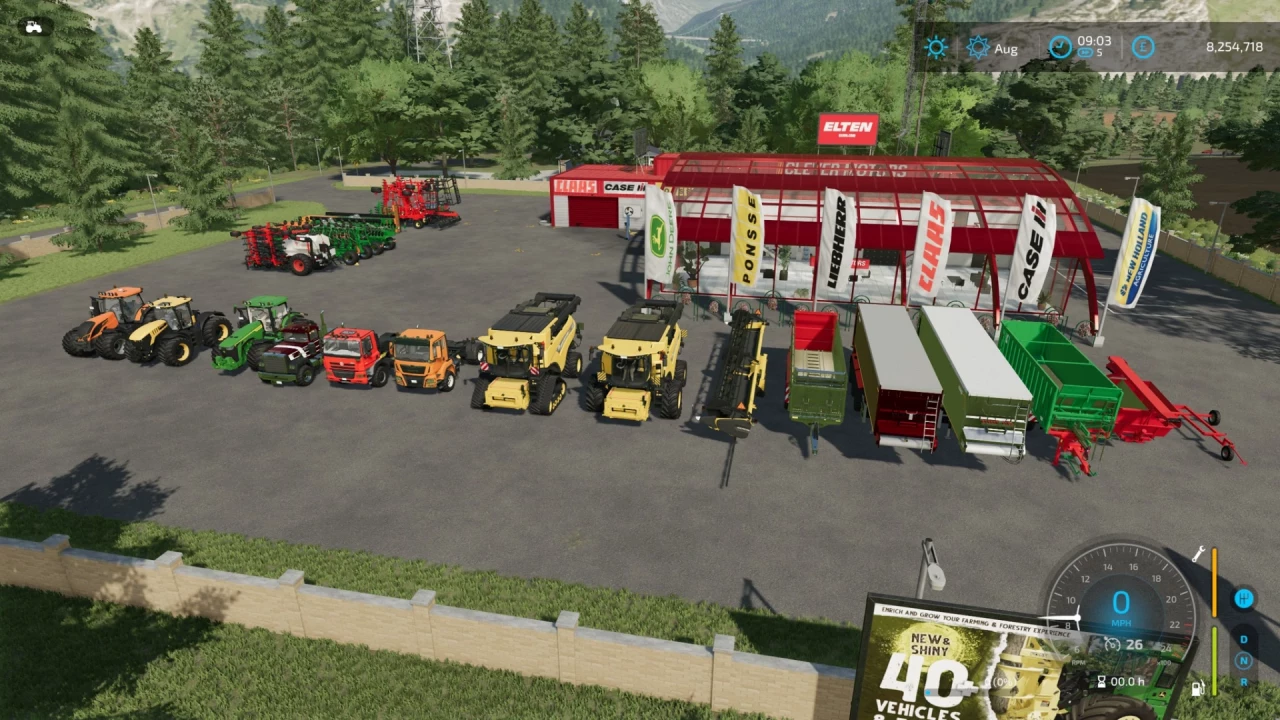This screenshot has height=720, width=1280.
Task: Select the sunny weather icon
Action: 935,47
